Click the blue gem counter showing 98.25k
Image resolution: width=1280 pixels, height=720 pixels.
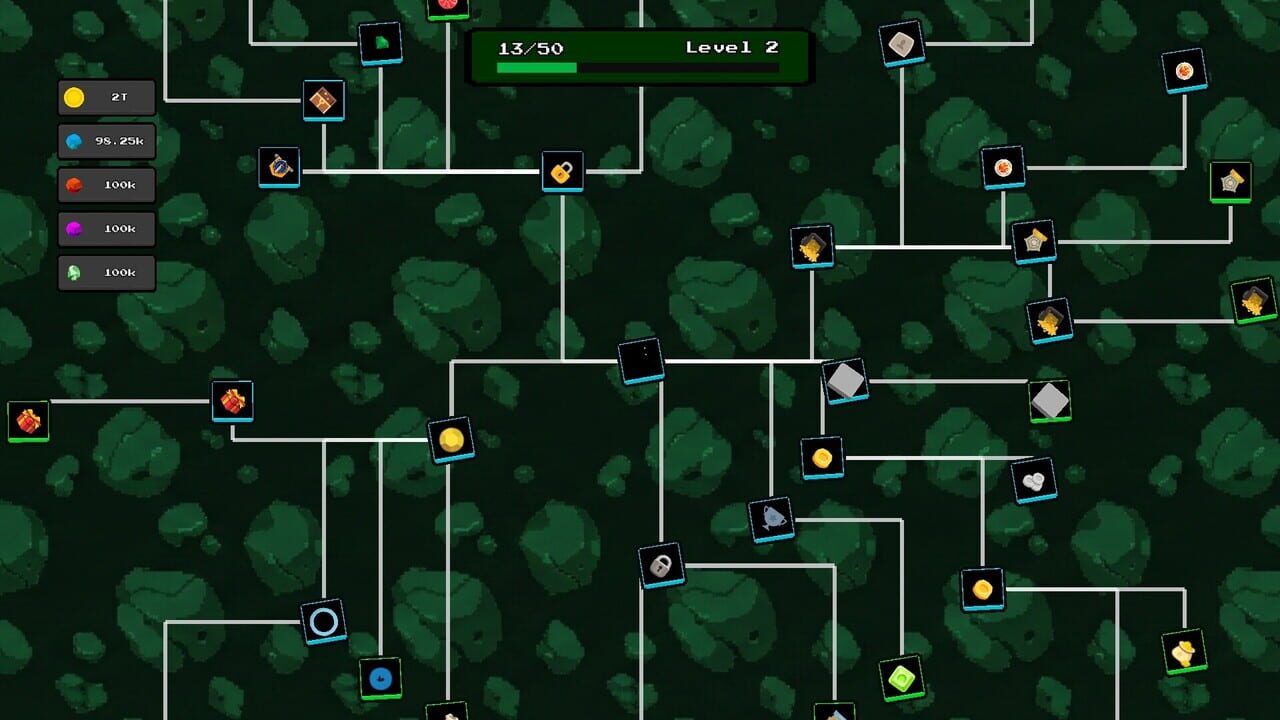pyautogui.click(x=107, y=141)
